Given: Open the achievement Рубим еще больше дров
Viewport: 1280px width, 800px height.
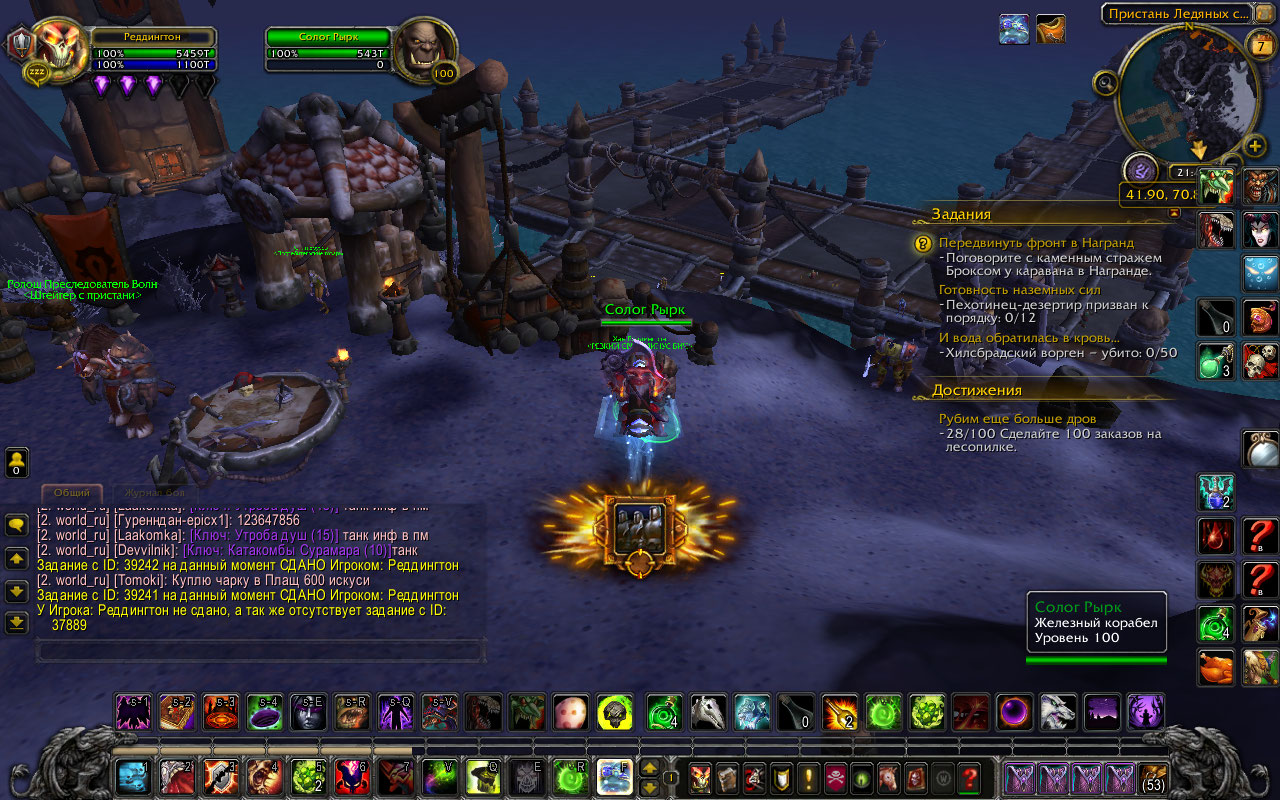Looking at the screenshot, I should [x=1017, y=418].
